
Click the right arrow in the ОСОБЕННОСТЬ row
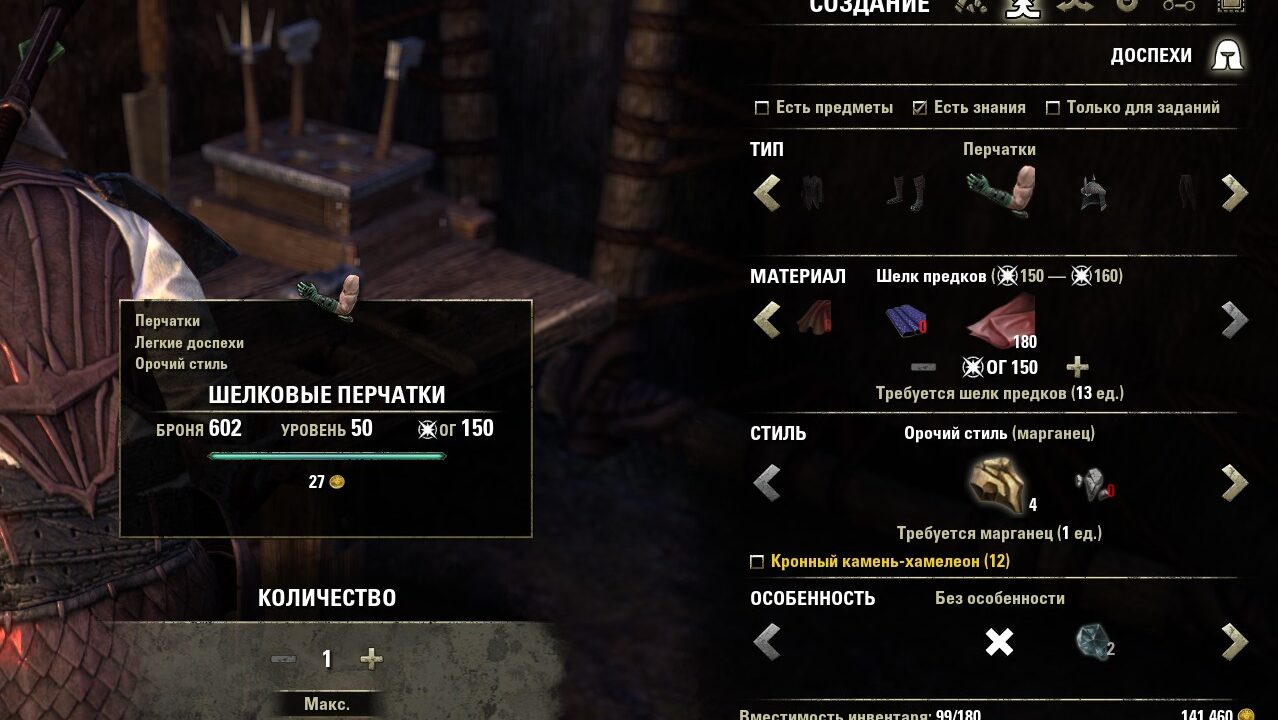click(1235, 641)
